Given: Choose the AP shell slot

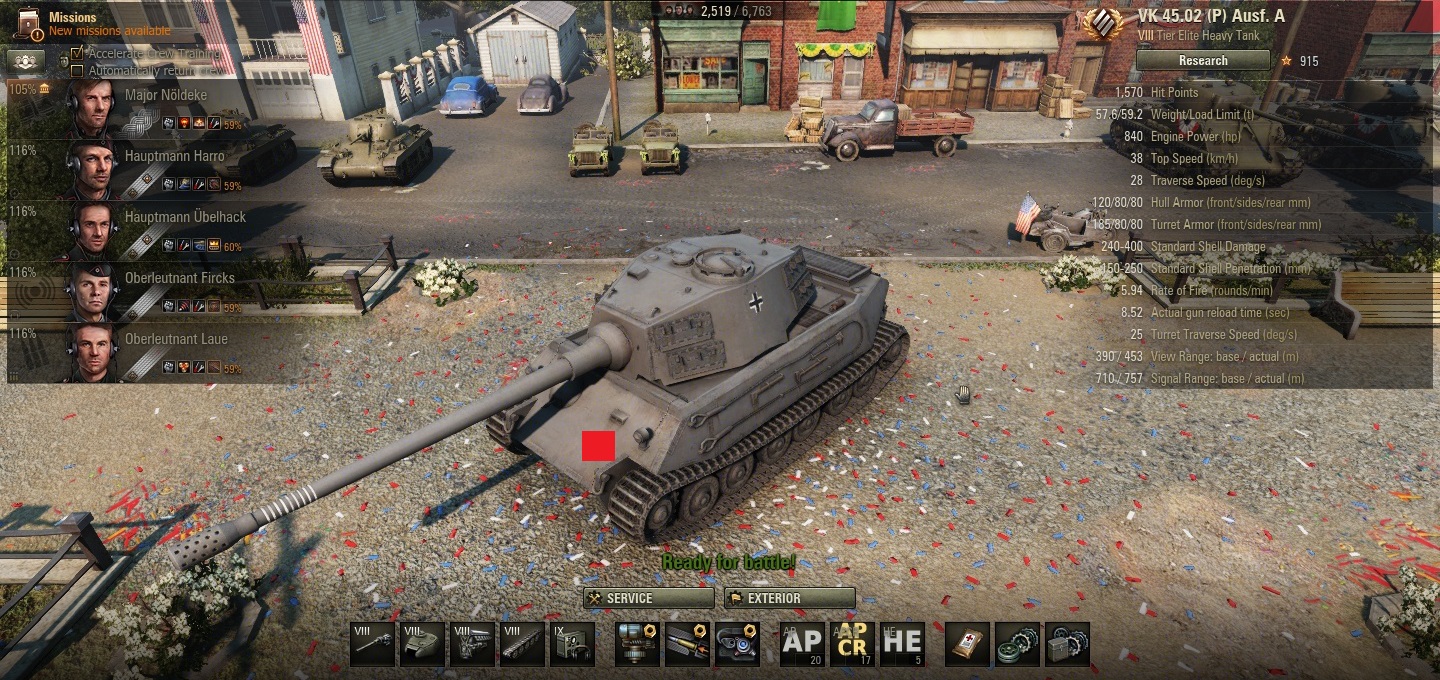Looking at the screenshot, I should (802, 644).
